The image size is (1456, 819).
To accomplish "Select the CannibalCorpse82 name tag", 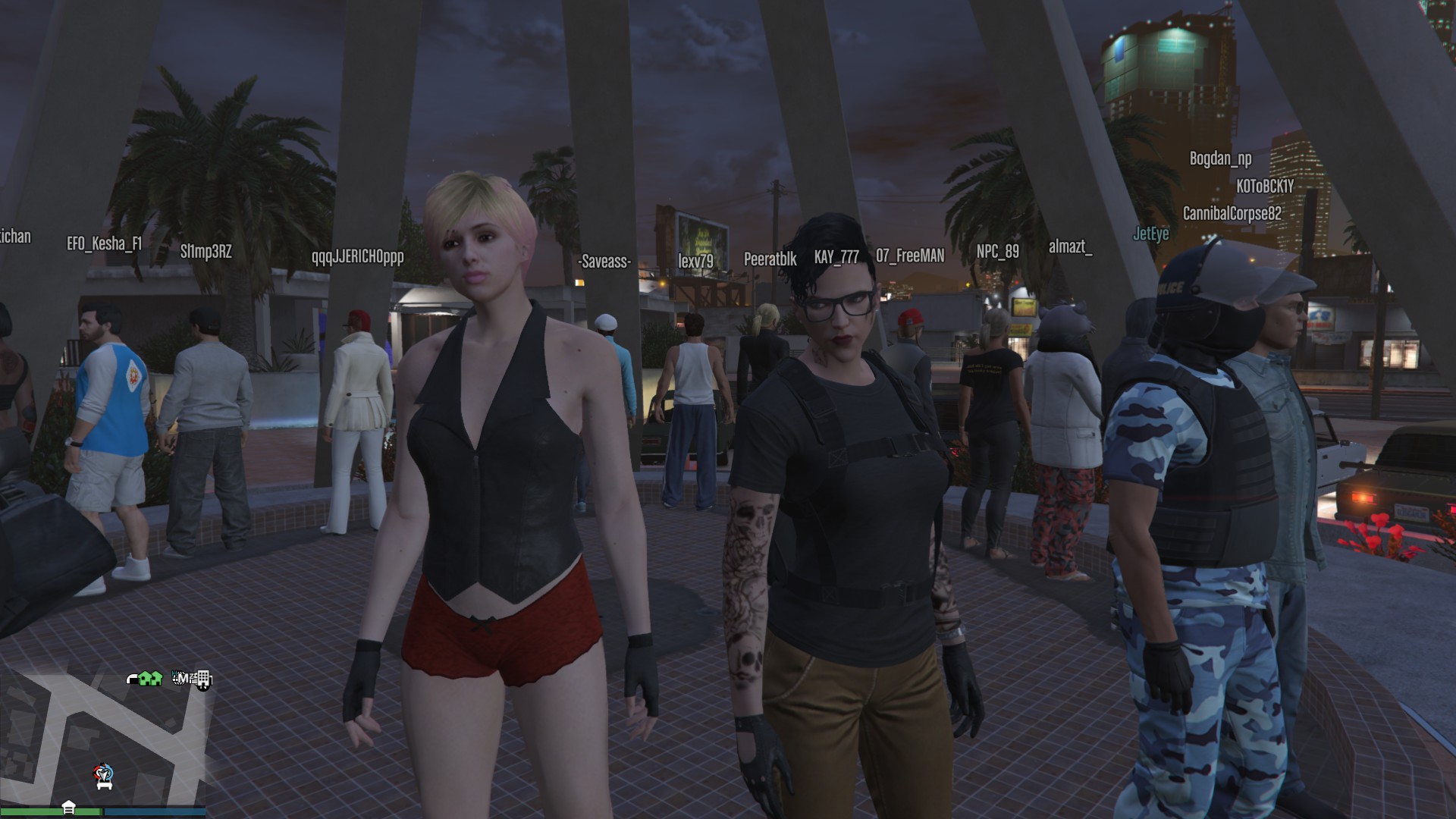I will tap(1232, 214).
